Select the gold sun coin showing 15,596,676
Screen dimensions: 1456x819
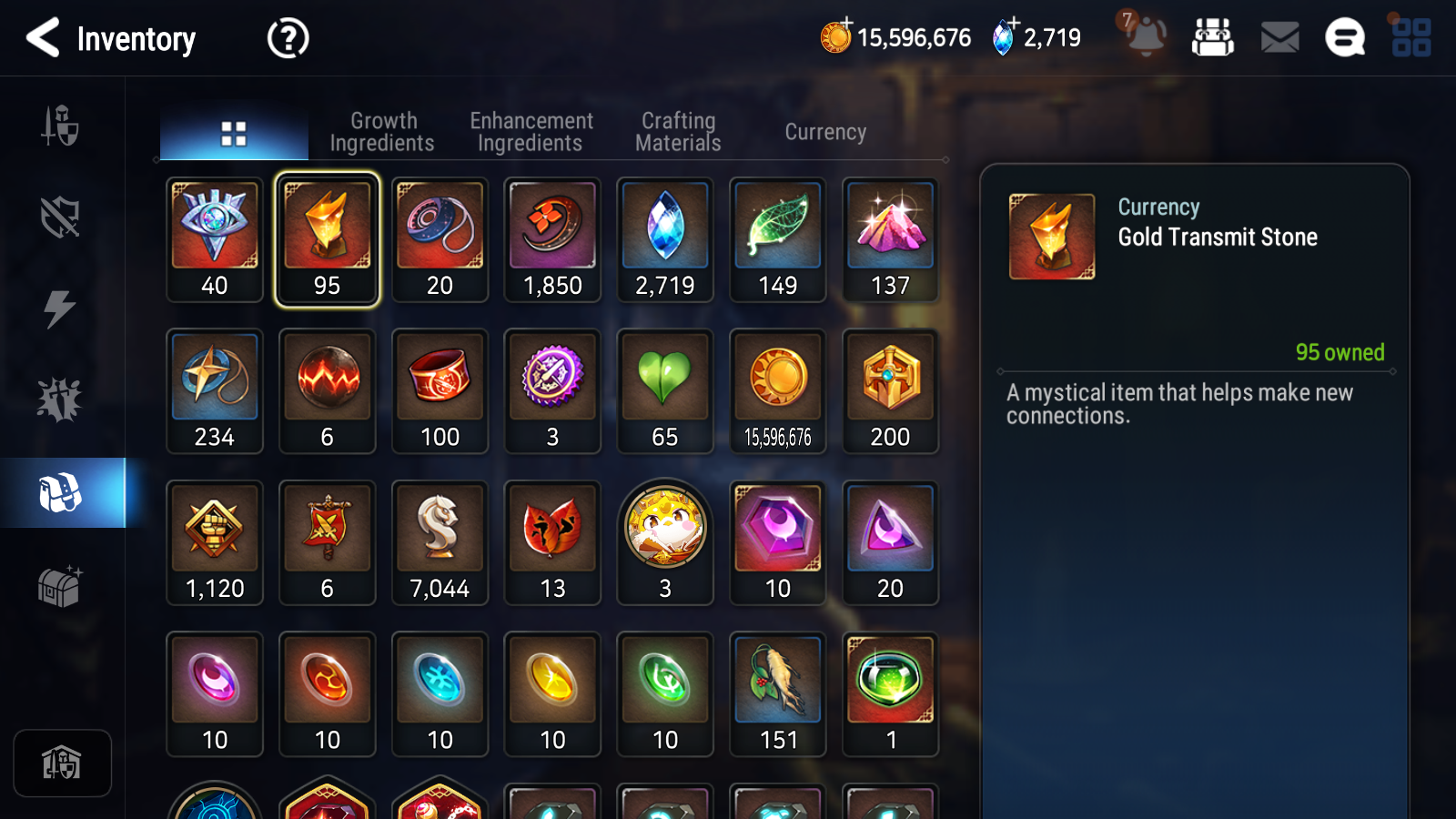coord(778,390)
